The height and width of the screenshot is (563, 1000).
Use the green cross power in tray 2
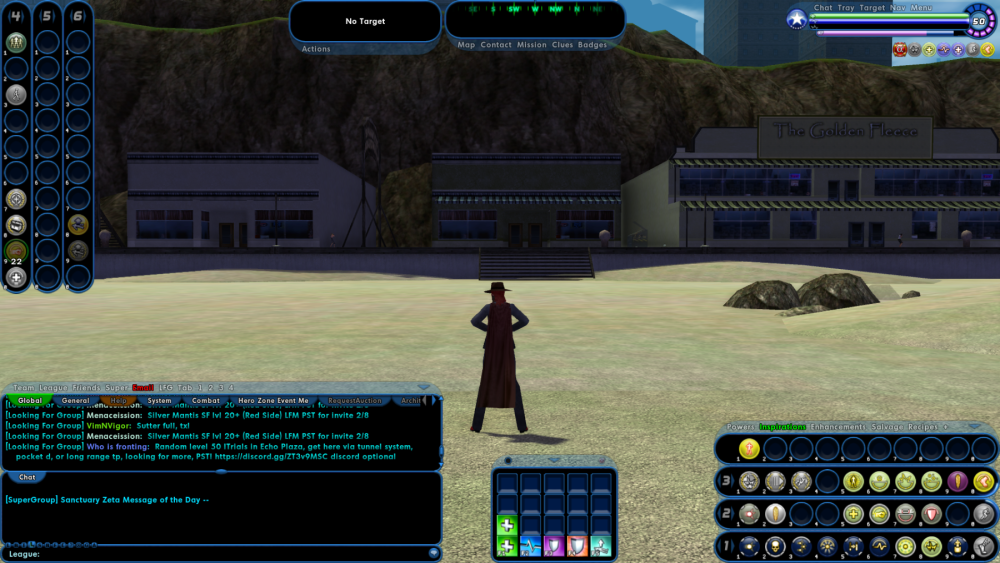coord(853,514)
